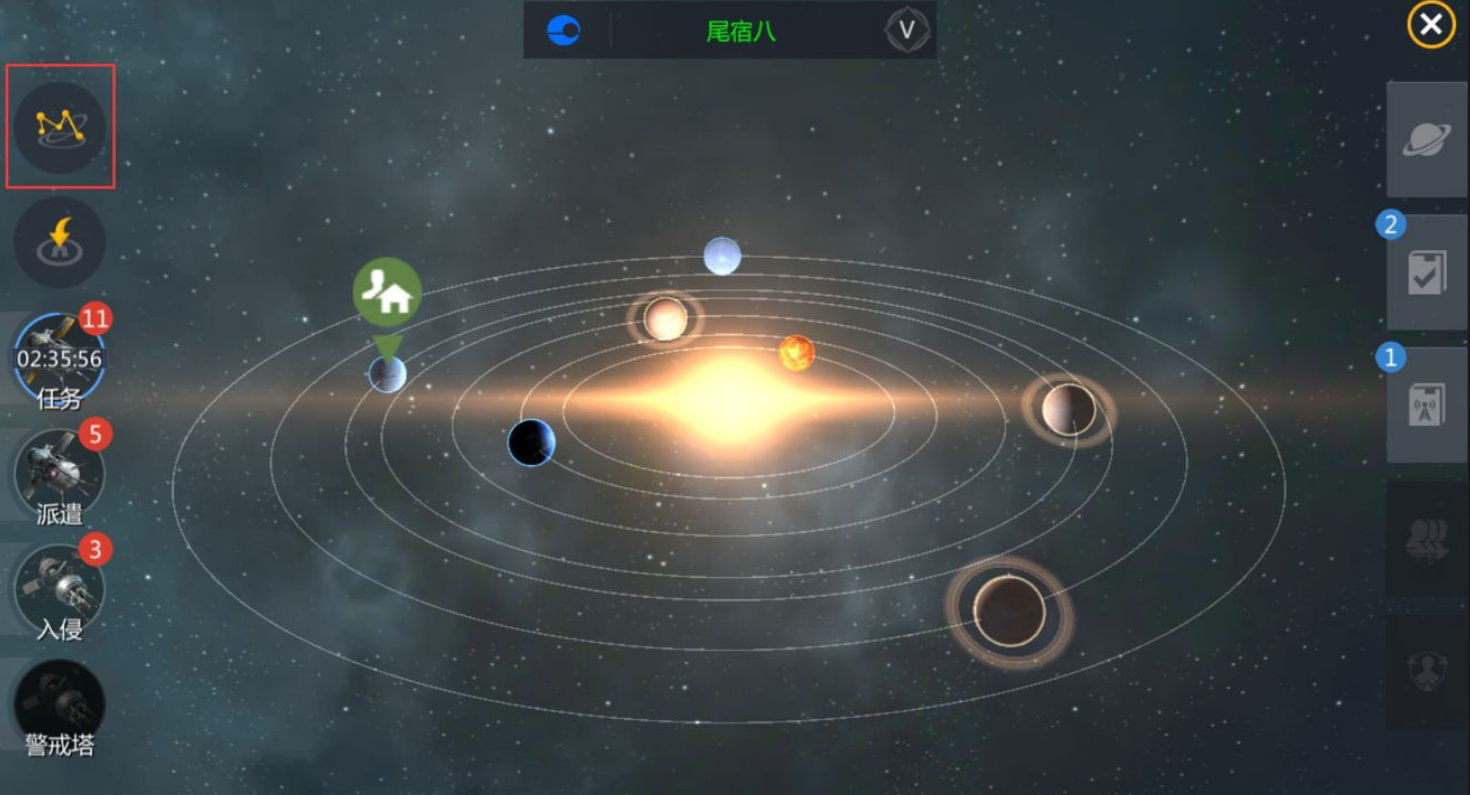
Task: Open the ringed planet tab
Action: (1427, 140)
